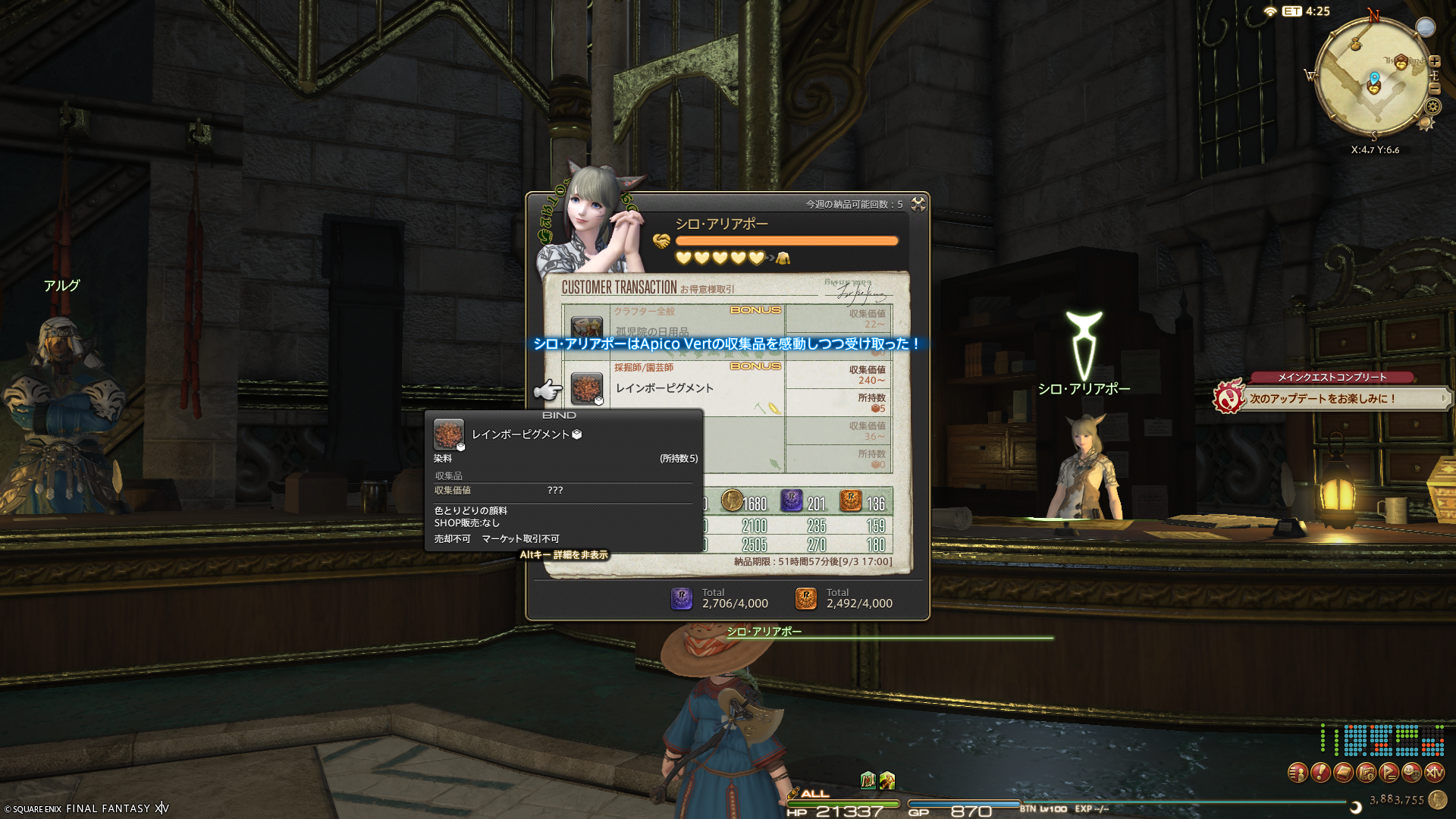Open the System XIV menu icon
This screenshot has height=819, width=1456.
point(1434,773)
